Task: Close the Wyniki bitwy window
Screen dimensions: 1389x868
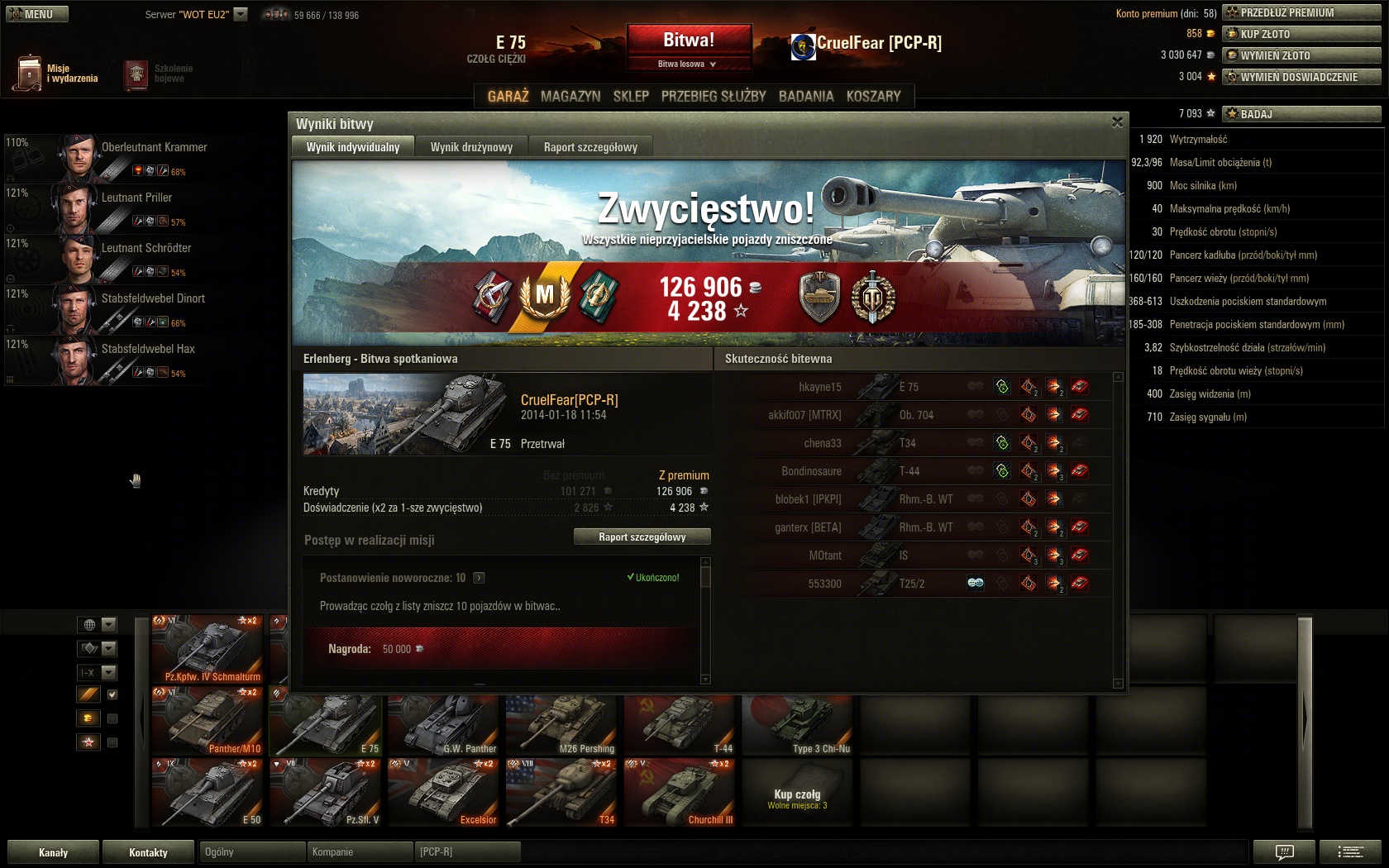Action: (x=1117, y=122)
